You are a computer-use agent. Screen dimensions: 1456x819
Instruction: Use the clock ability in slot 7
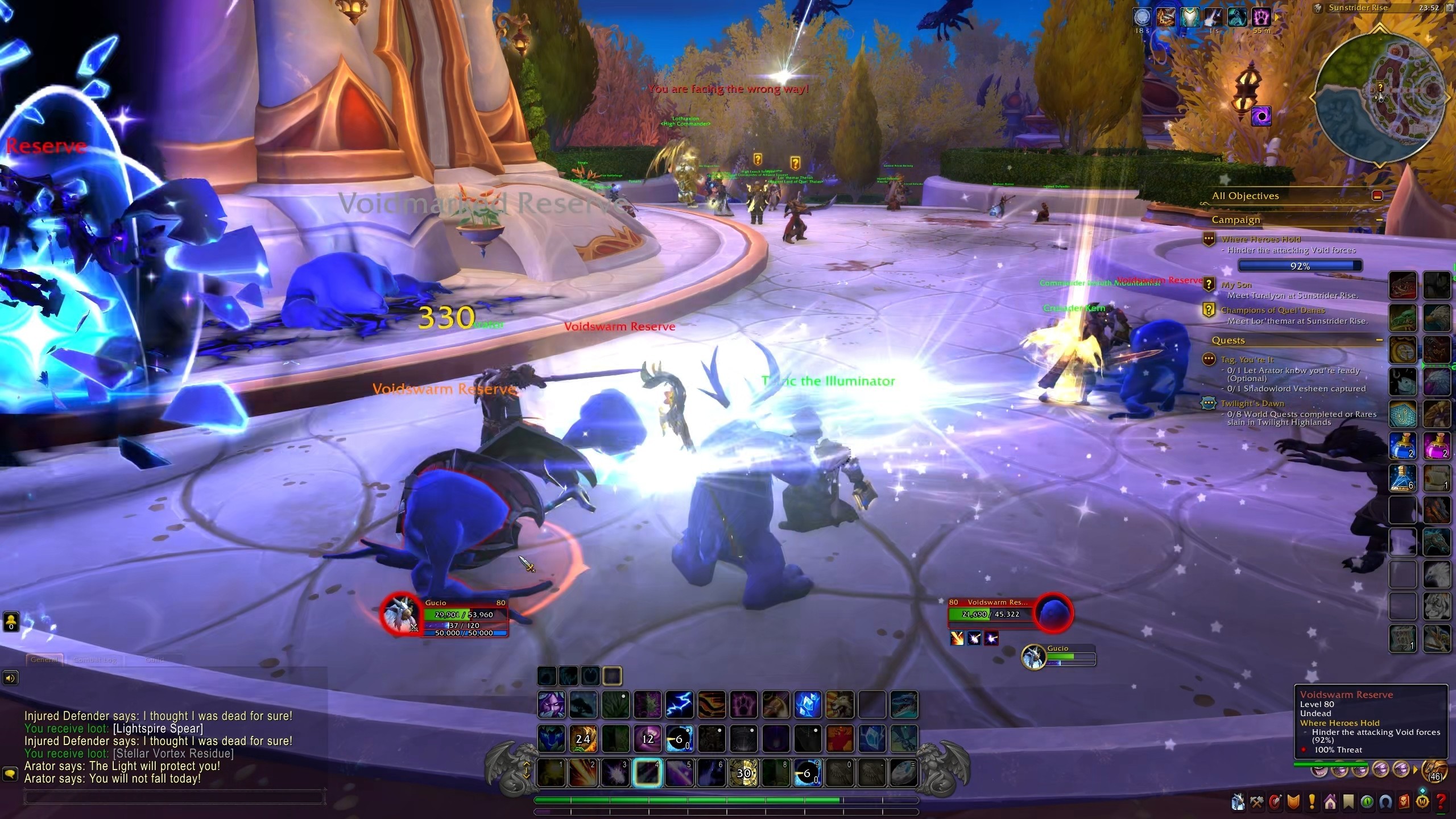[743, 772]
